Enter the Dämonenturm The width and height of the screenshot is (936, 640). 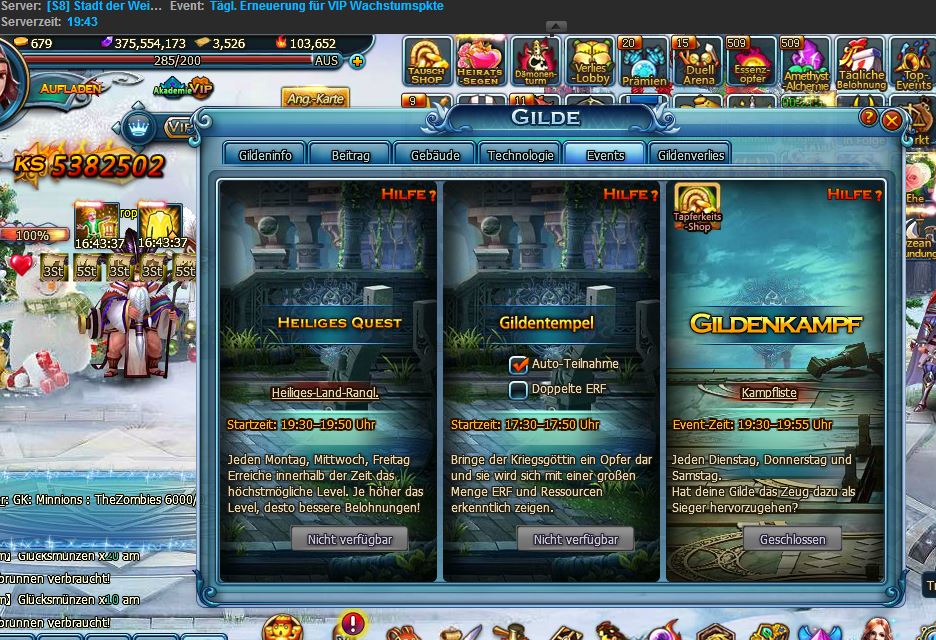[535, 62]
